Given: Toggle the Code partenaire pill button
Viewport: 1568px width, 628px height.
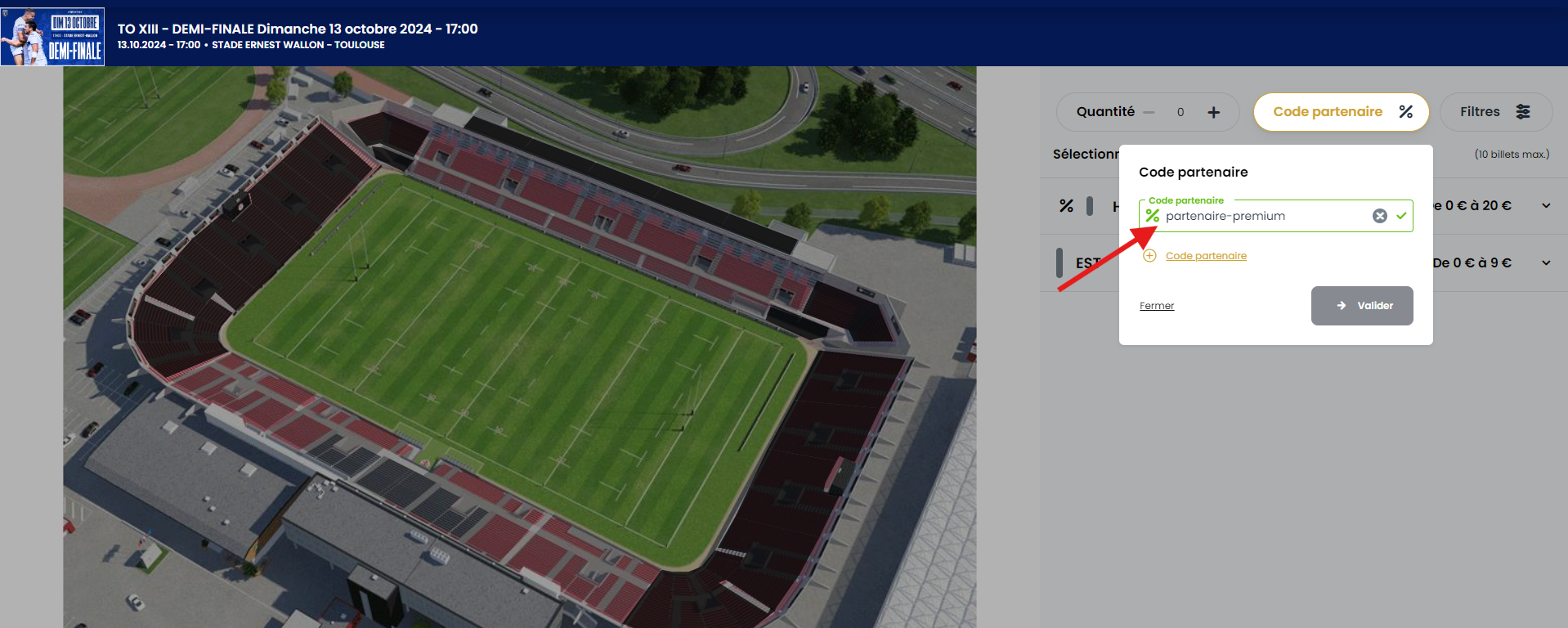Looking at the screenshot, I should (x=1341, y=112).
